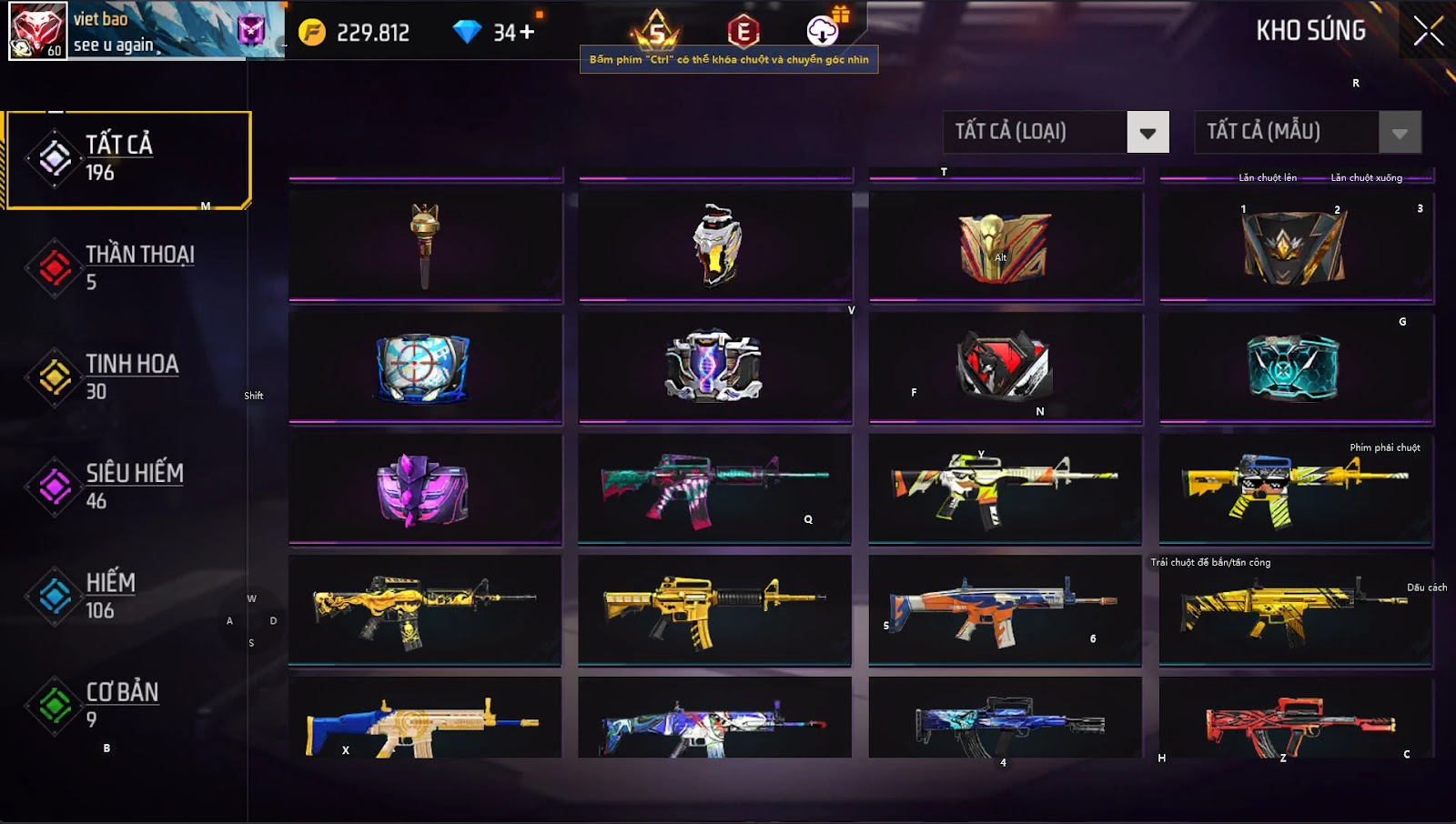Choose the DNA helix loot box skin
The height and width of the screenshot is (824, 1456).
(714, 367)
